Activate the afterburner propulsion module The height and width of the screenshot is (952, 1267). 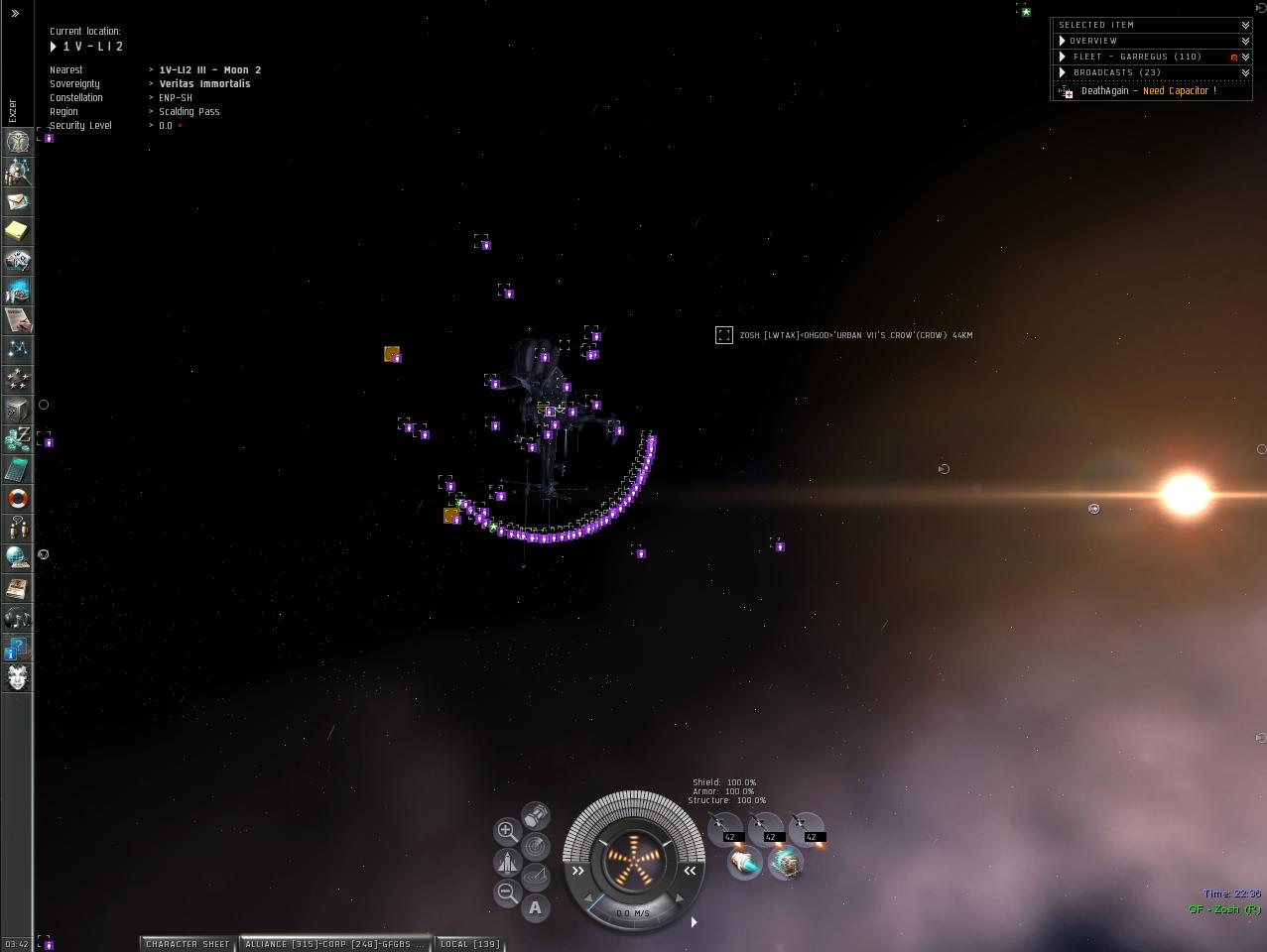tap(744, 863)
